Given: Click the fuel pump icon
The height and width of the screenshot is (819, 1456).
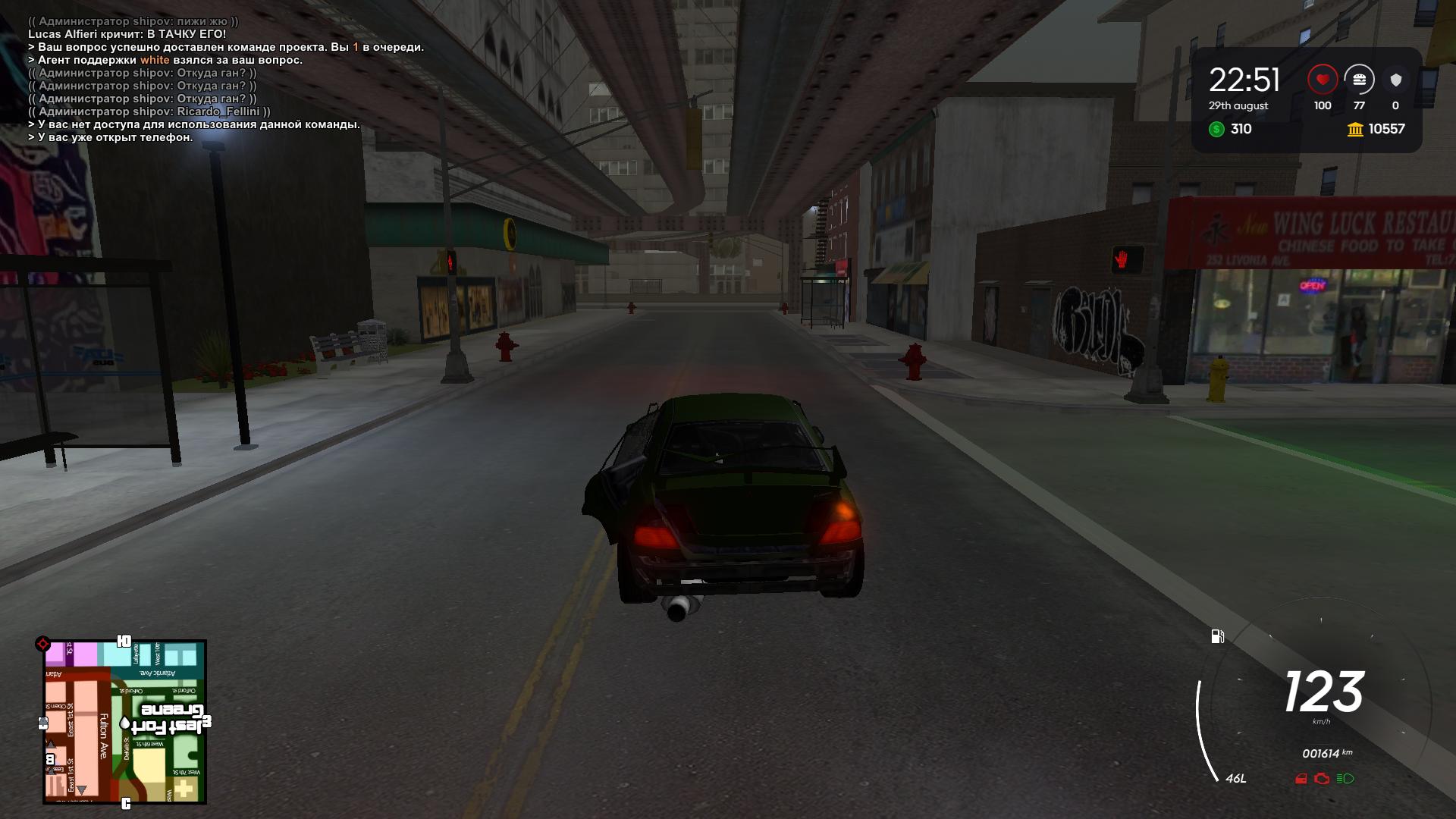Looking at the screenshot, I should [x=1218, y=636].
